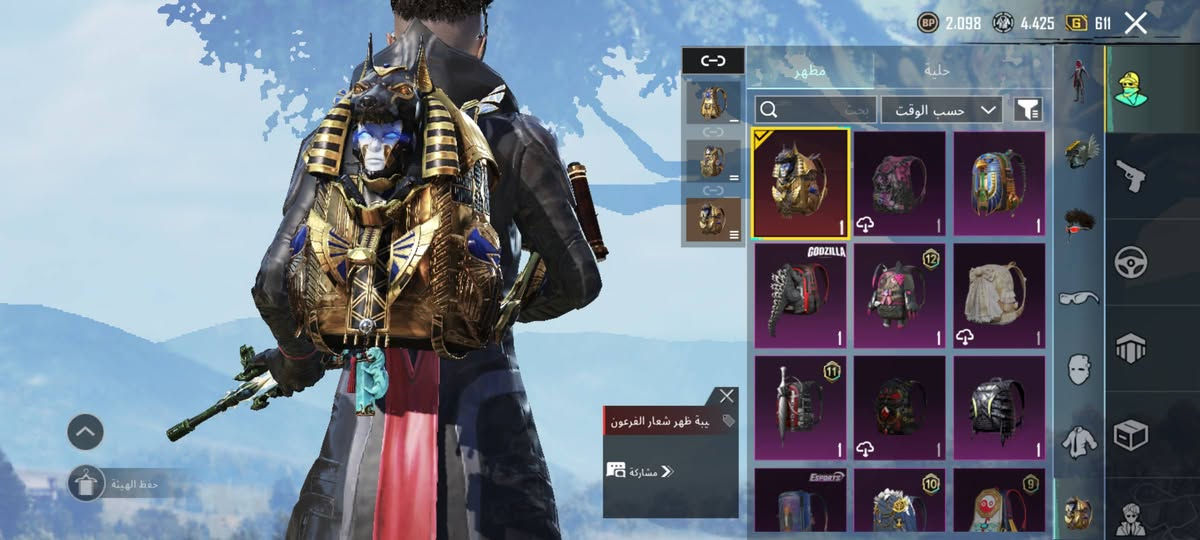Choose the Godzilla backpack skin
The height and width of the screenshot is (540, 1200).
(x=800, y=296)
